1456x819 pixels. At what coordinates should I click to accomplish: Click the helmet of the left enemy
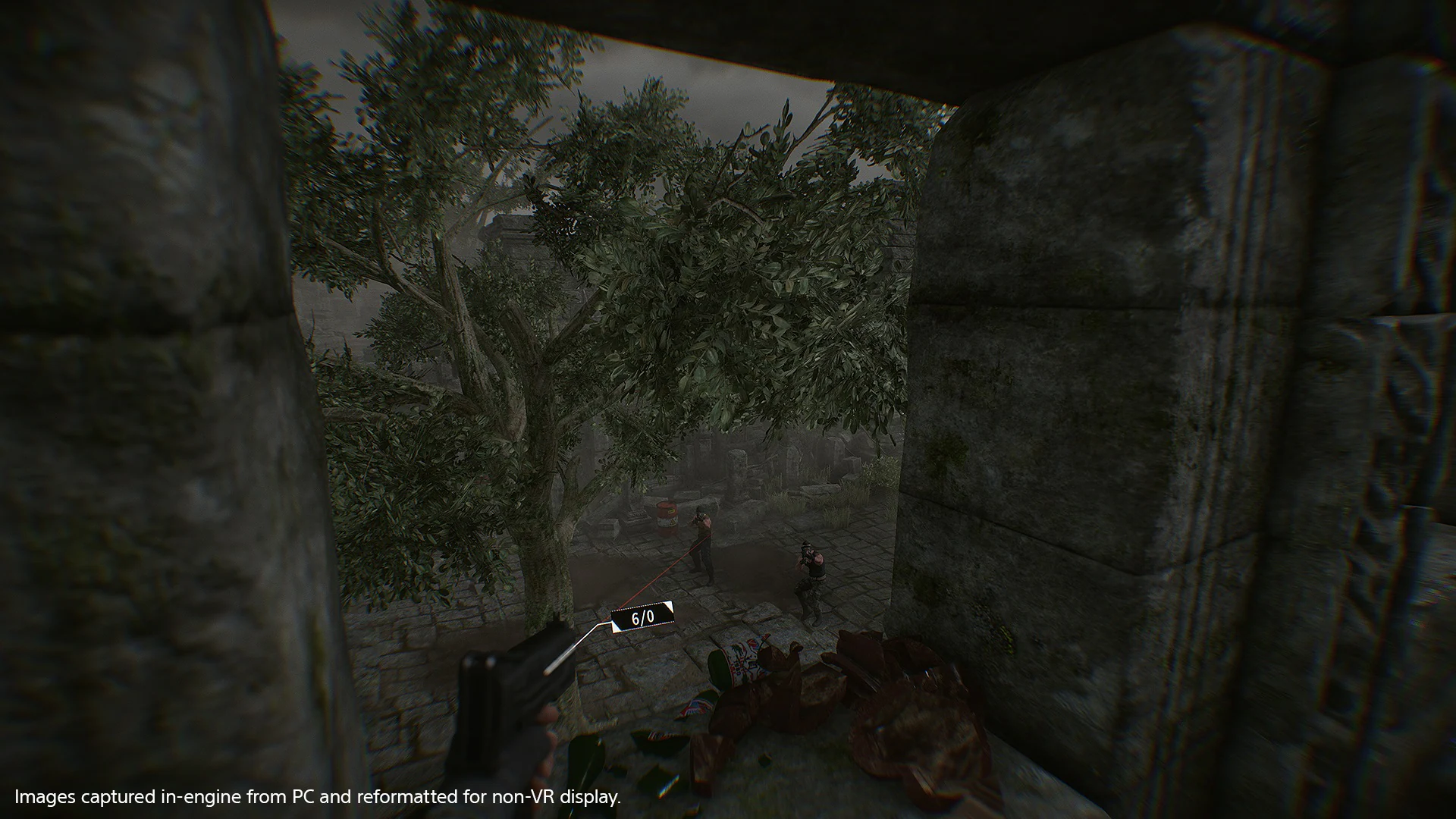(701, 510)
